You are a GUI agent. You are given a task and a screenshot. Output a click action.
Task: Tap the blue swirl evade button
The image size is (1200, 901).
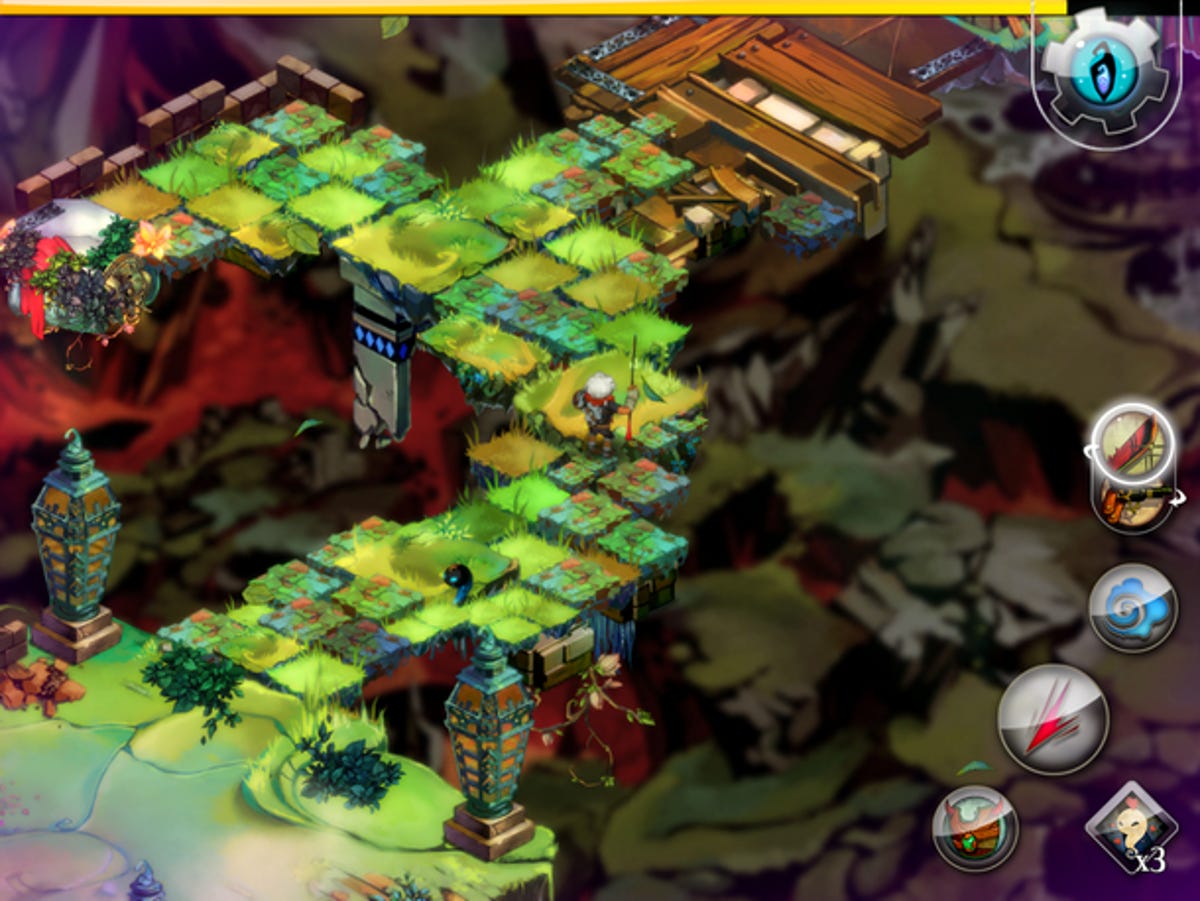click(1133, 607)
